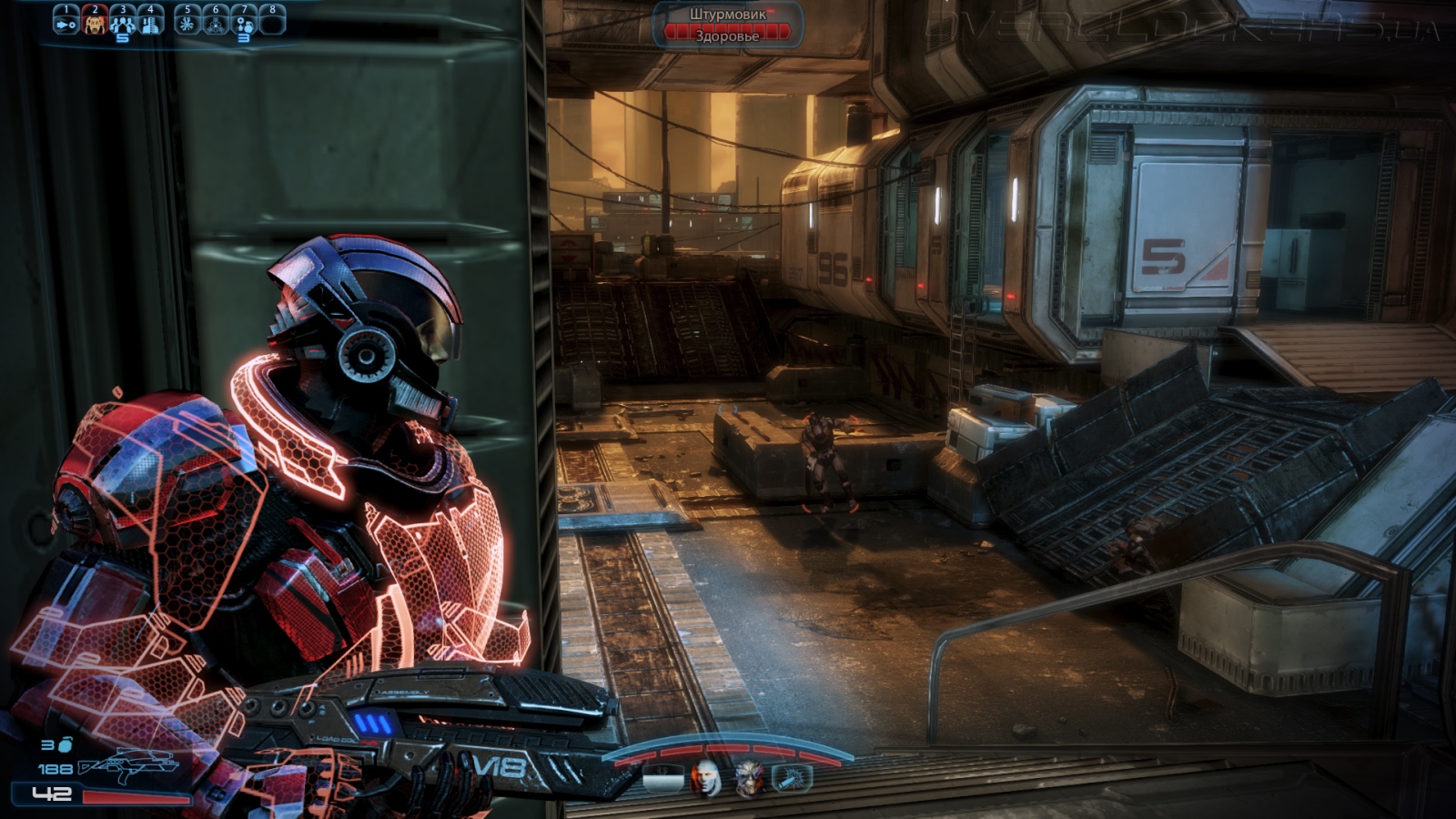Select the red highlighted face power slot 2

[95, 22]
